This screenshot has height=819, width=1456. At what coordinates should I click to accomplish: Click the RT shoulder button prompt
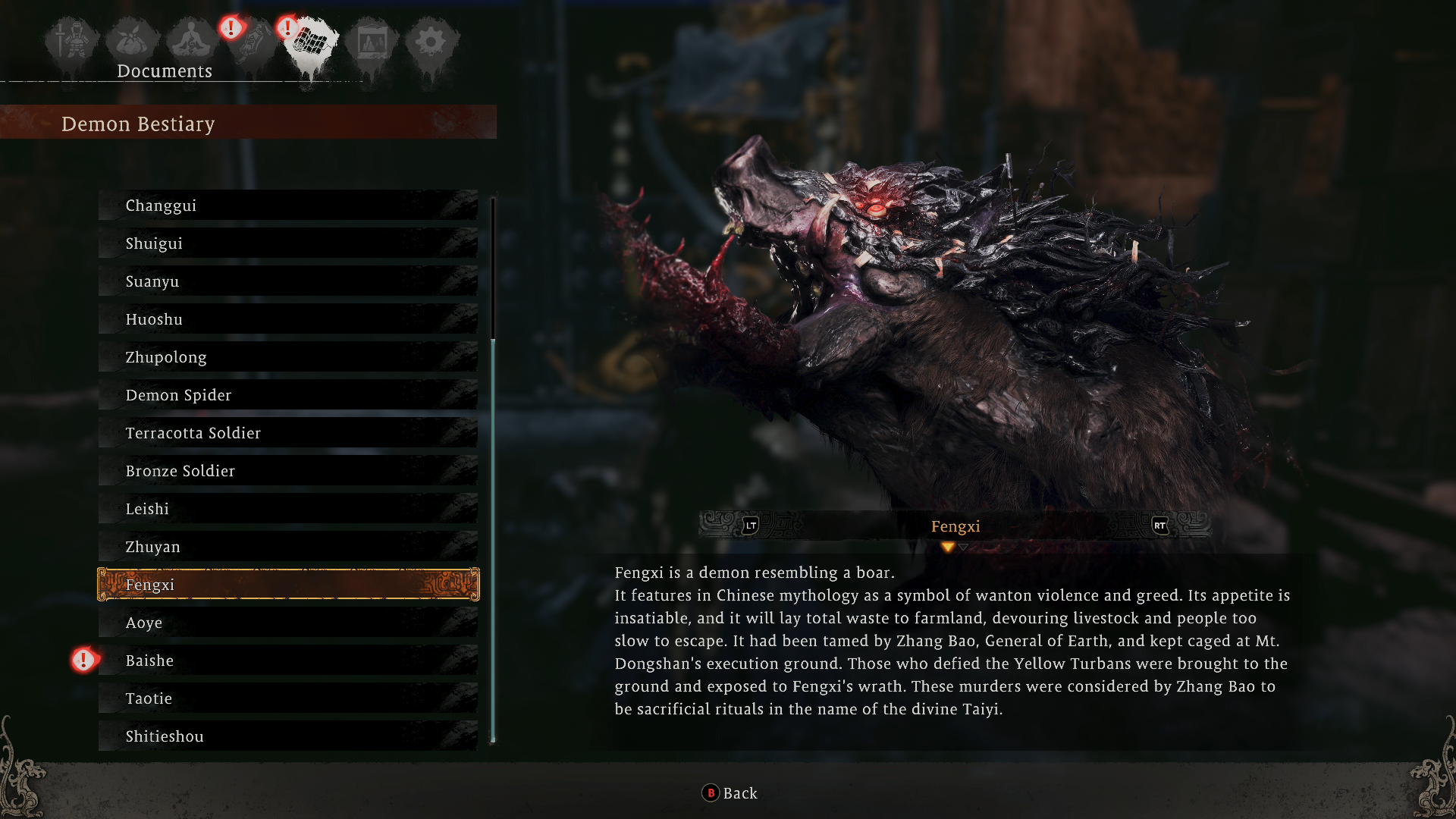1162,526
